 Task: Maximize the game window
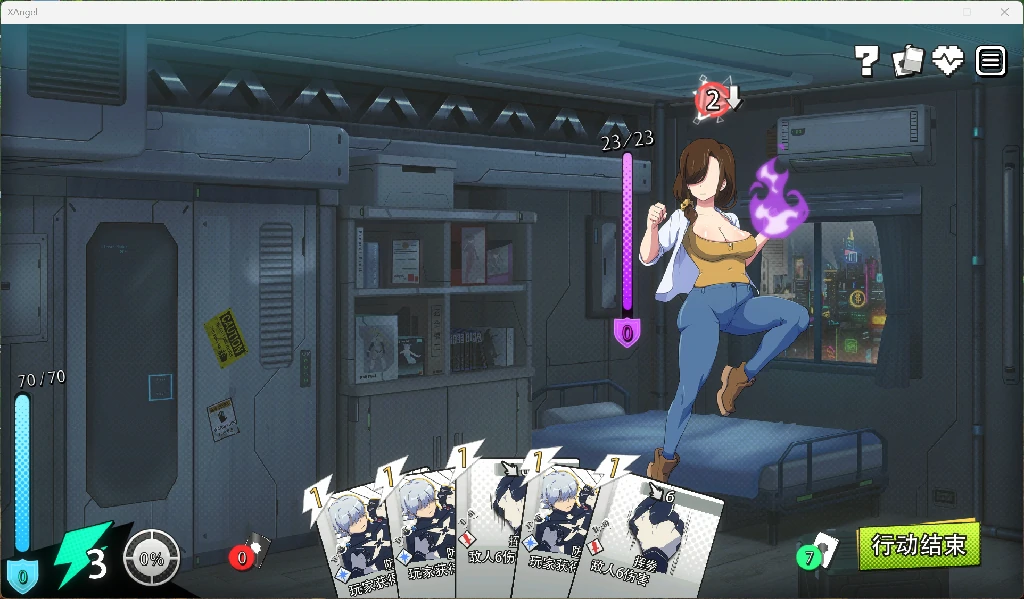pyautogui.click(x=966, y=12)
